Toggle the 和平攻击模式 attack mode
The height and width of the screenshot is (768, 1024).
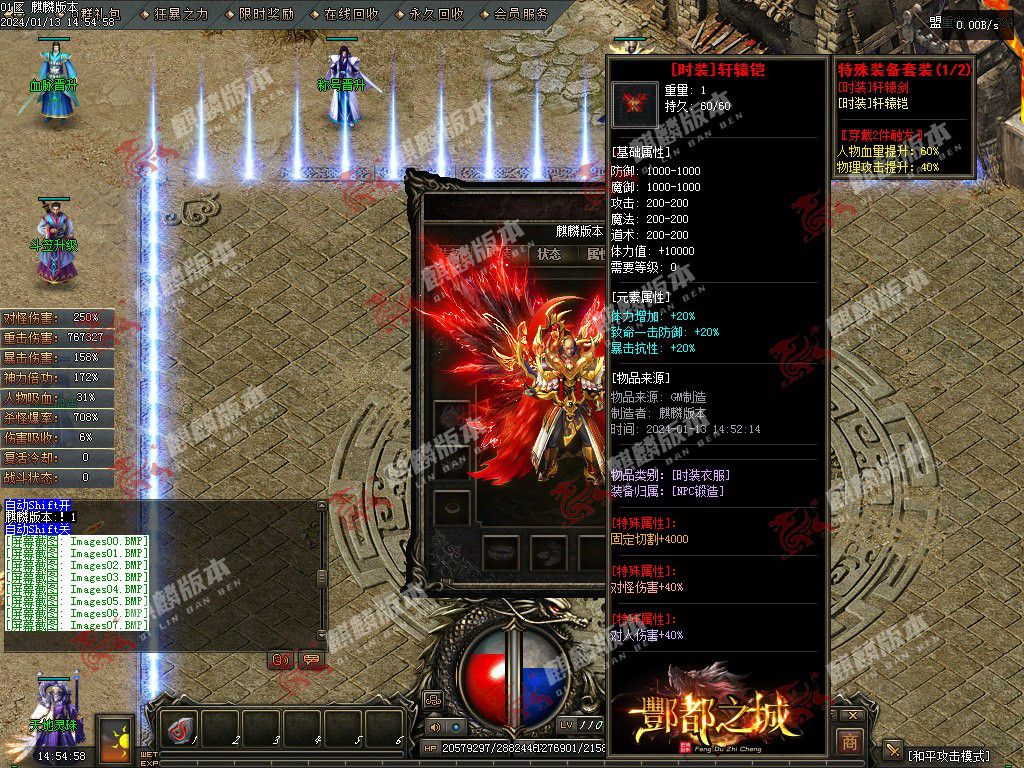[948, 754]
